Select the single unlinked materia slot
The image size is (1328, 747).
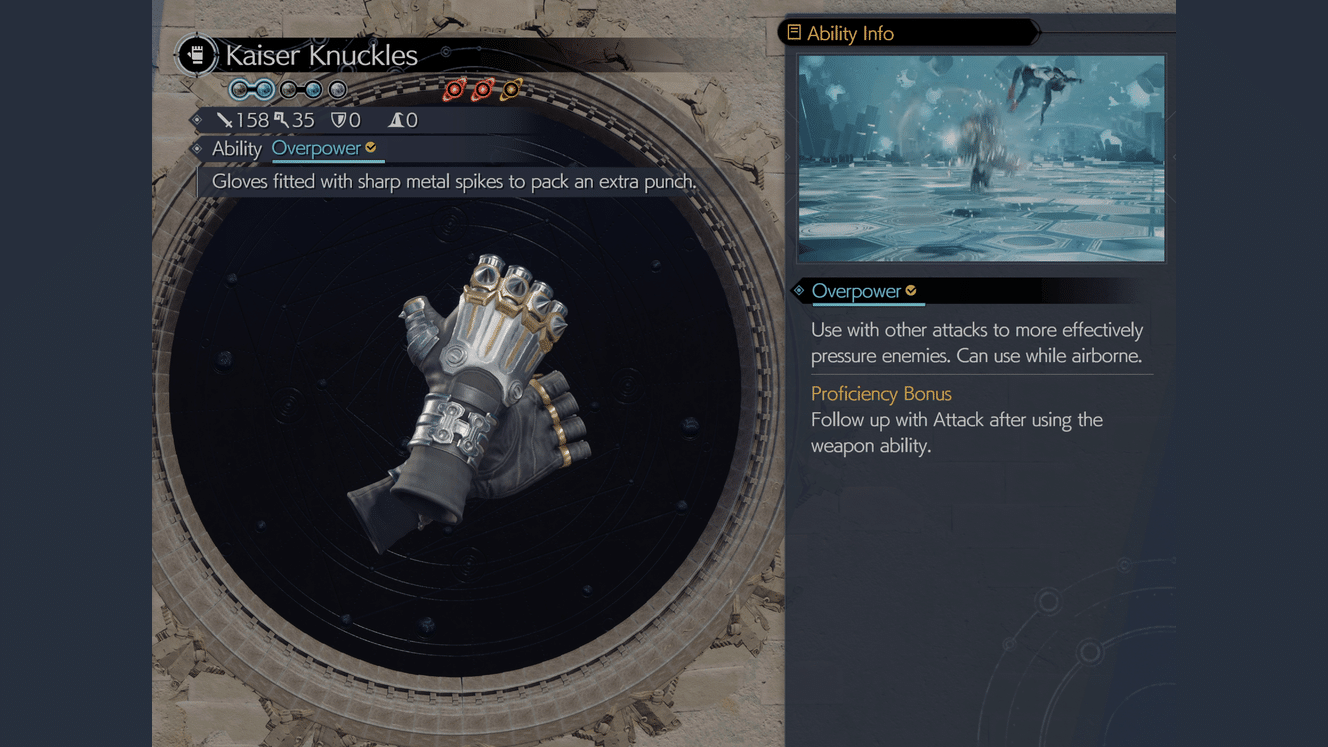coord(338,90)
